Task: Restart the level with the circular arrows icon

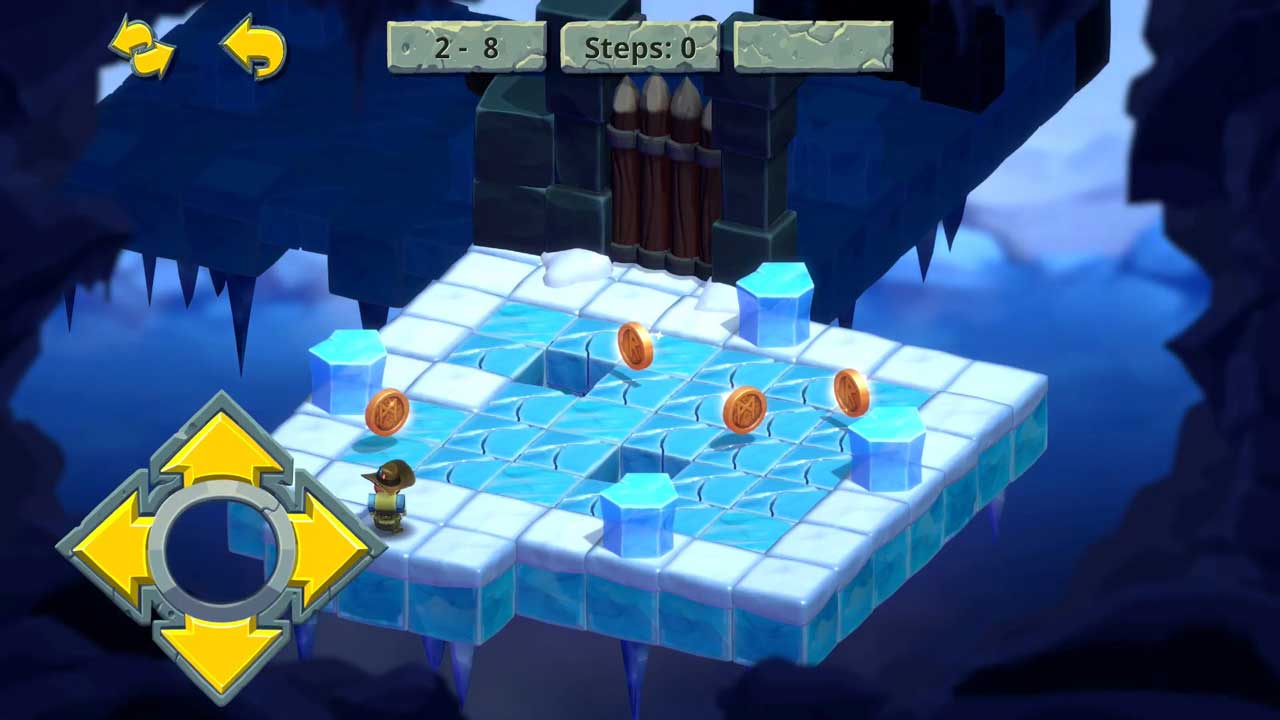Action: 142,47
